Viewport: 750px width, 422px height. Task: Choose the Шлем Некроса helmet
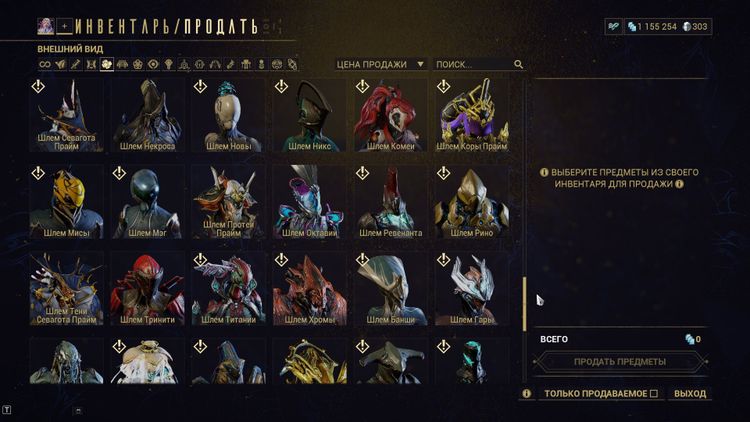coord(147,115)
